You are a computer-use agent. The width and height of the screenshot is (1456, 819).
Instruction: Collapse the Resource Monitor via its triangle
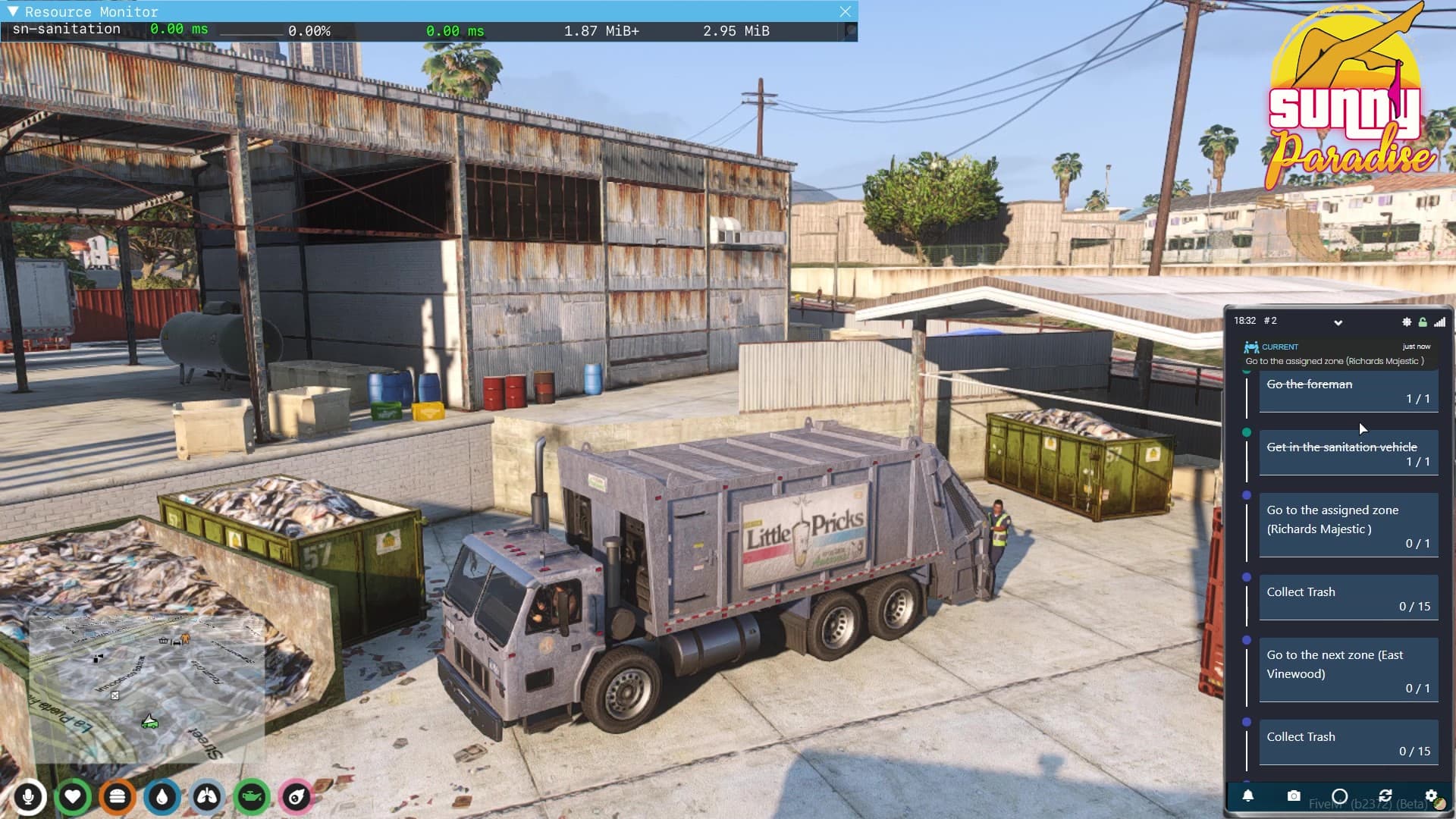point(12,11)
